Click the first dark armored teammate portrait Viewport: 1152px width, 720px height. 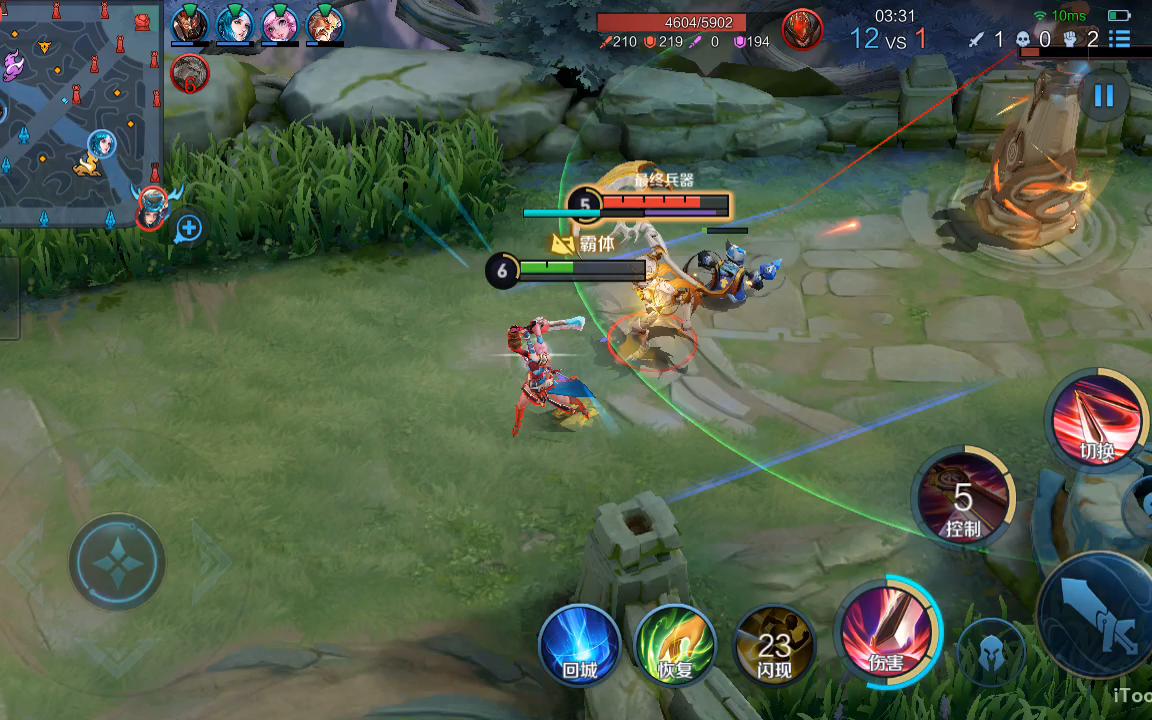point(190,23)
